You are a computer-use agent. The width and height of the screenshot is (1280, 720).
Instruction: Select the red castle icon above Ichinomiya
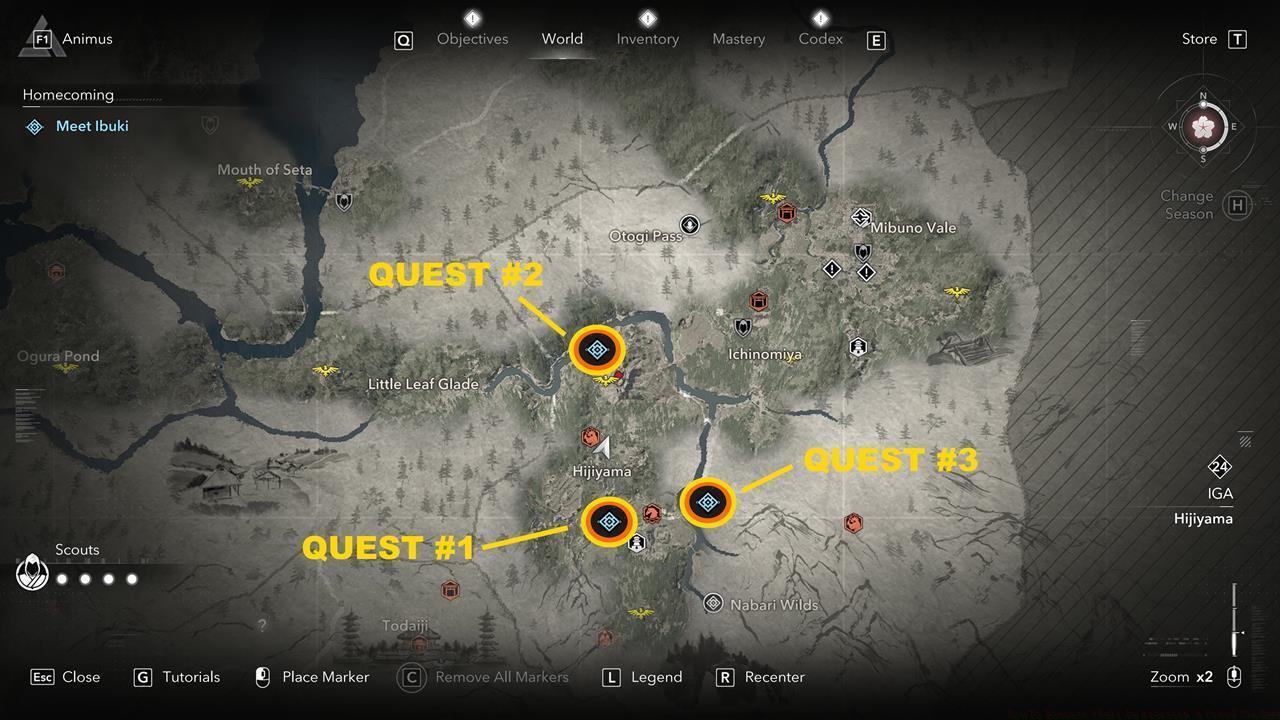758,300
